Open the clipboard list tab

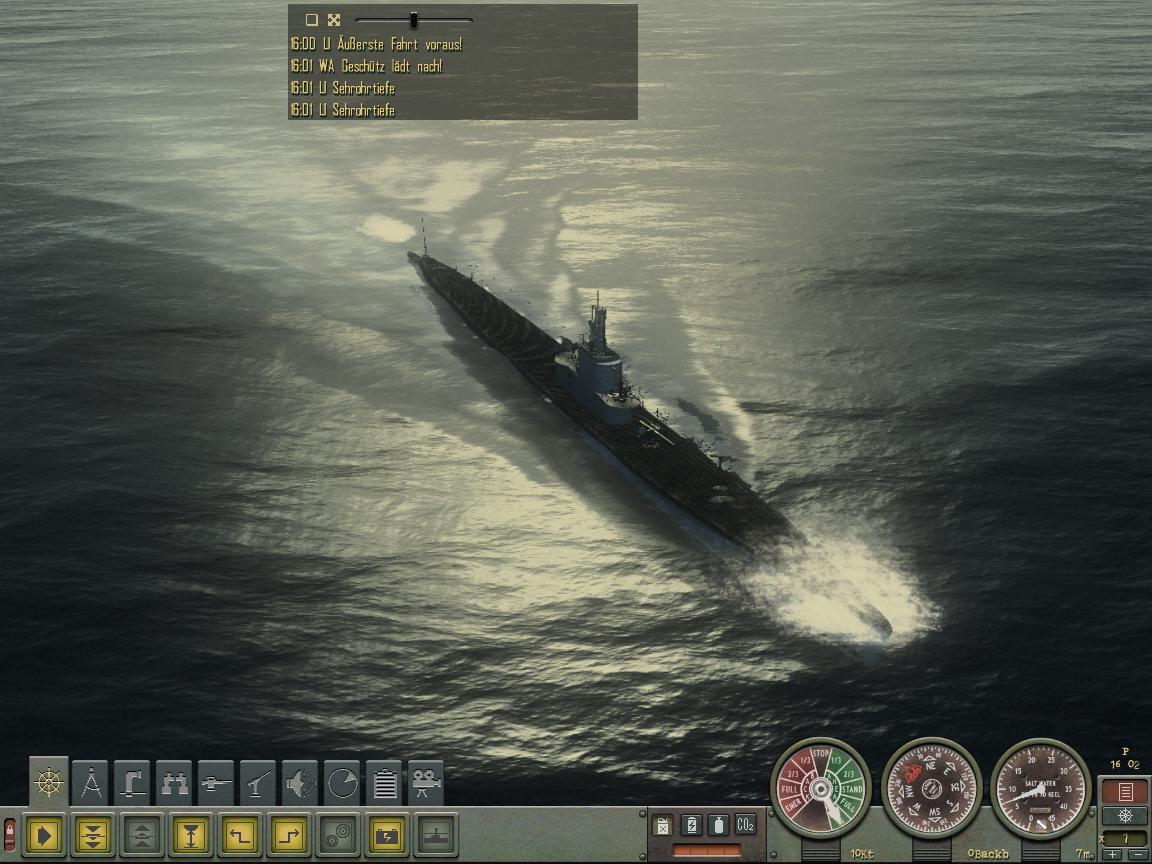384,782
